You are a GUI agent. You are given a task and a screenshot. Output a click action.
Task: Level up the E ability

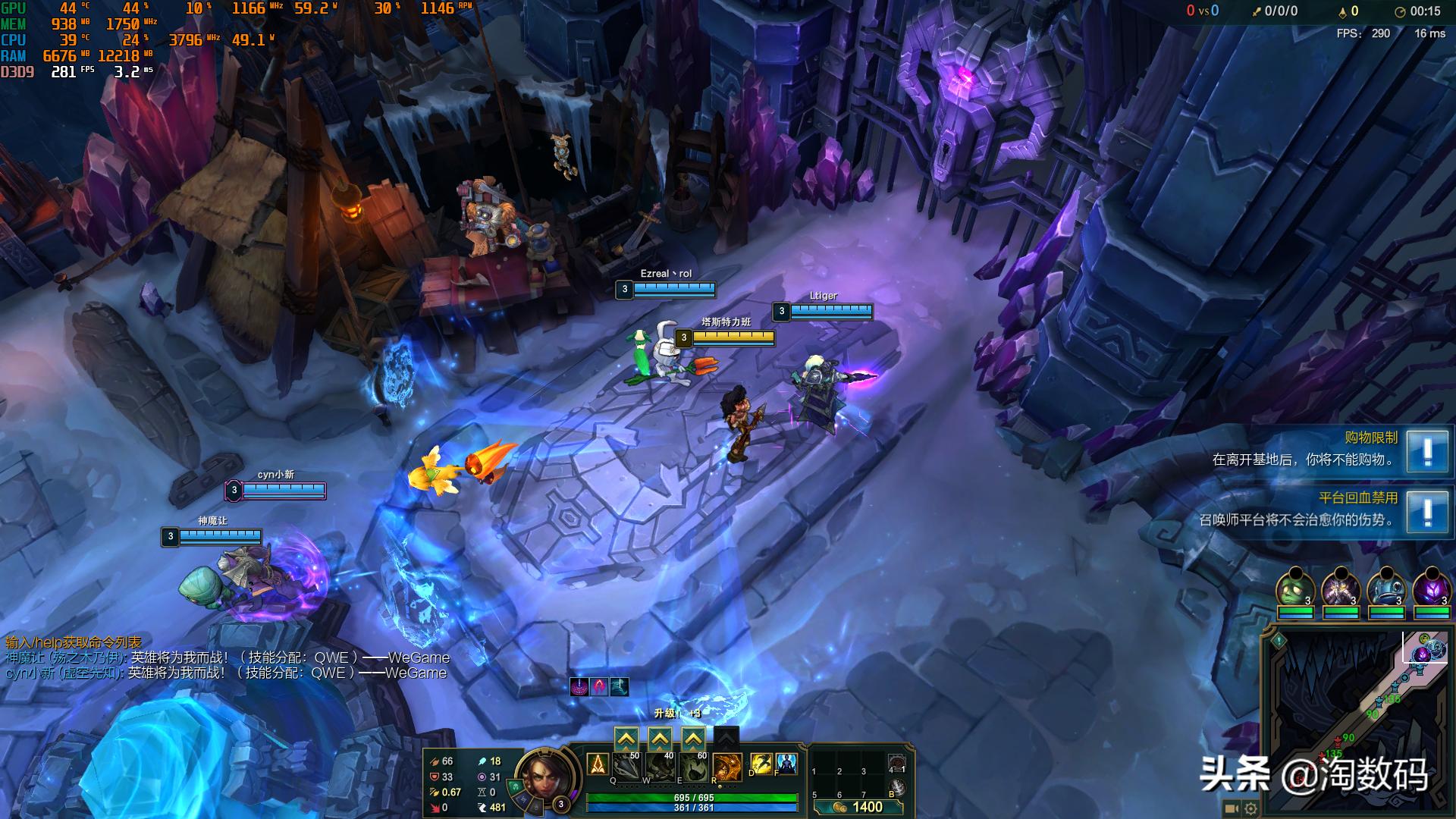pos(693,738)
